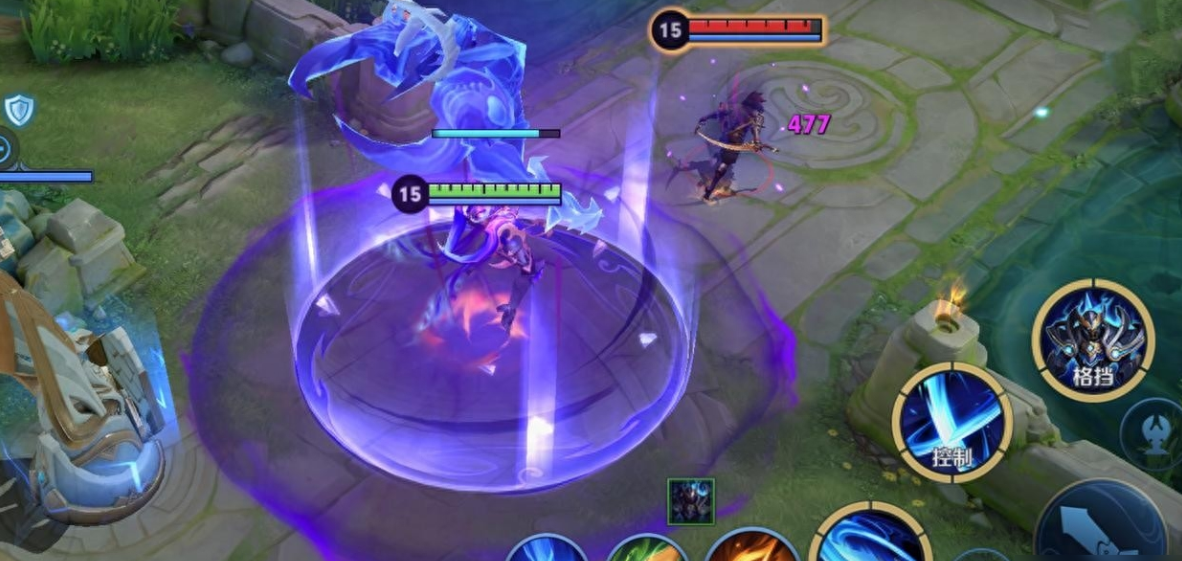The height and width of the screenshot is (561, 1182).
Task: Use the 控制 control skill
Action: (952, 422)
